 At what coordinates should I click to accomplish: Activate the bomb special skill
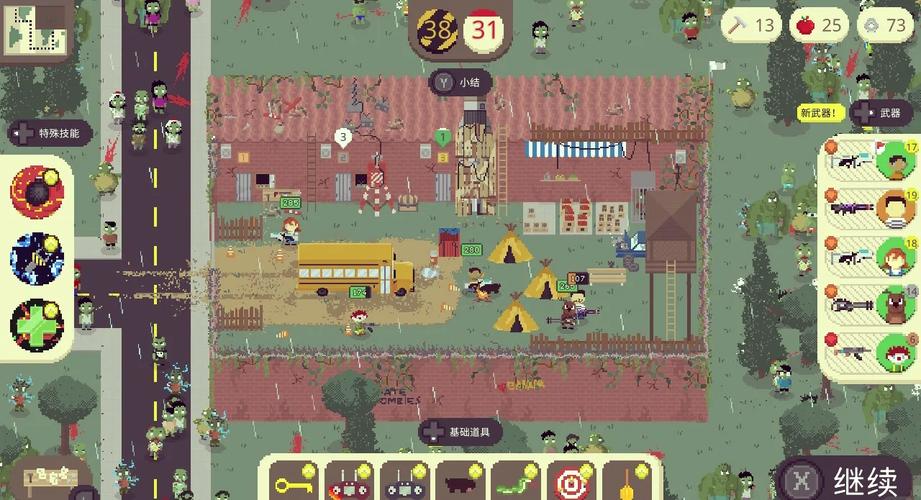pos(36,190)
